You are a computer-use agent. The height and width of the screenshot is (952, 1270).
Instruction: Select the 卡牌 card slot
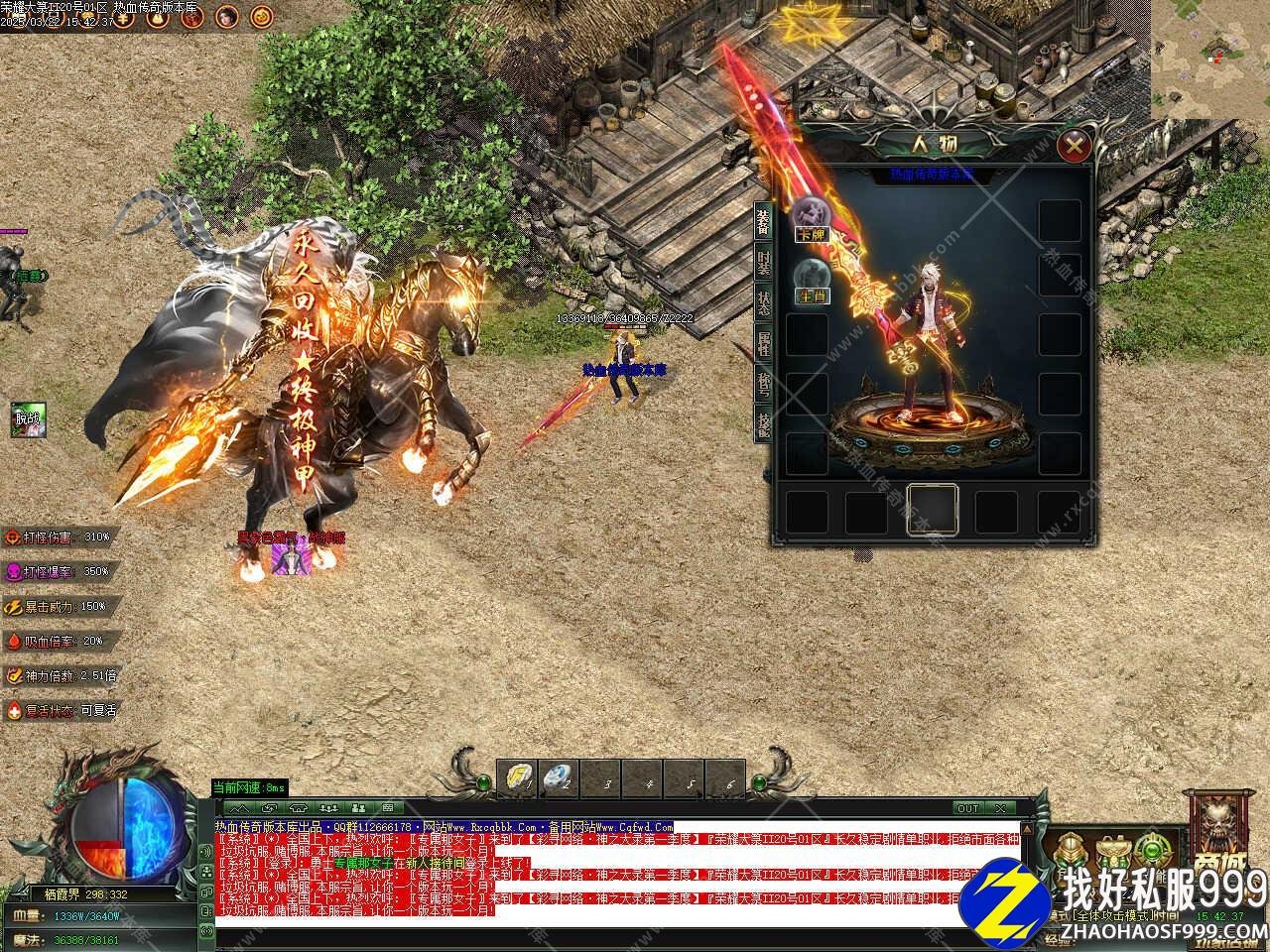811,216
